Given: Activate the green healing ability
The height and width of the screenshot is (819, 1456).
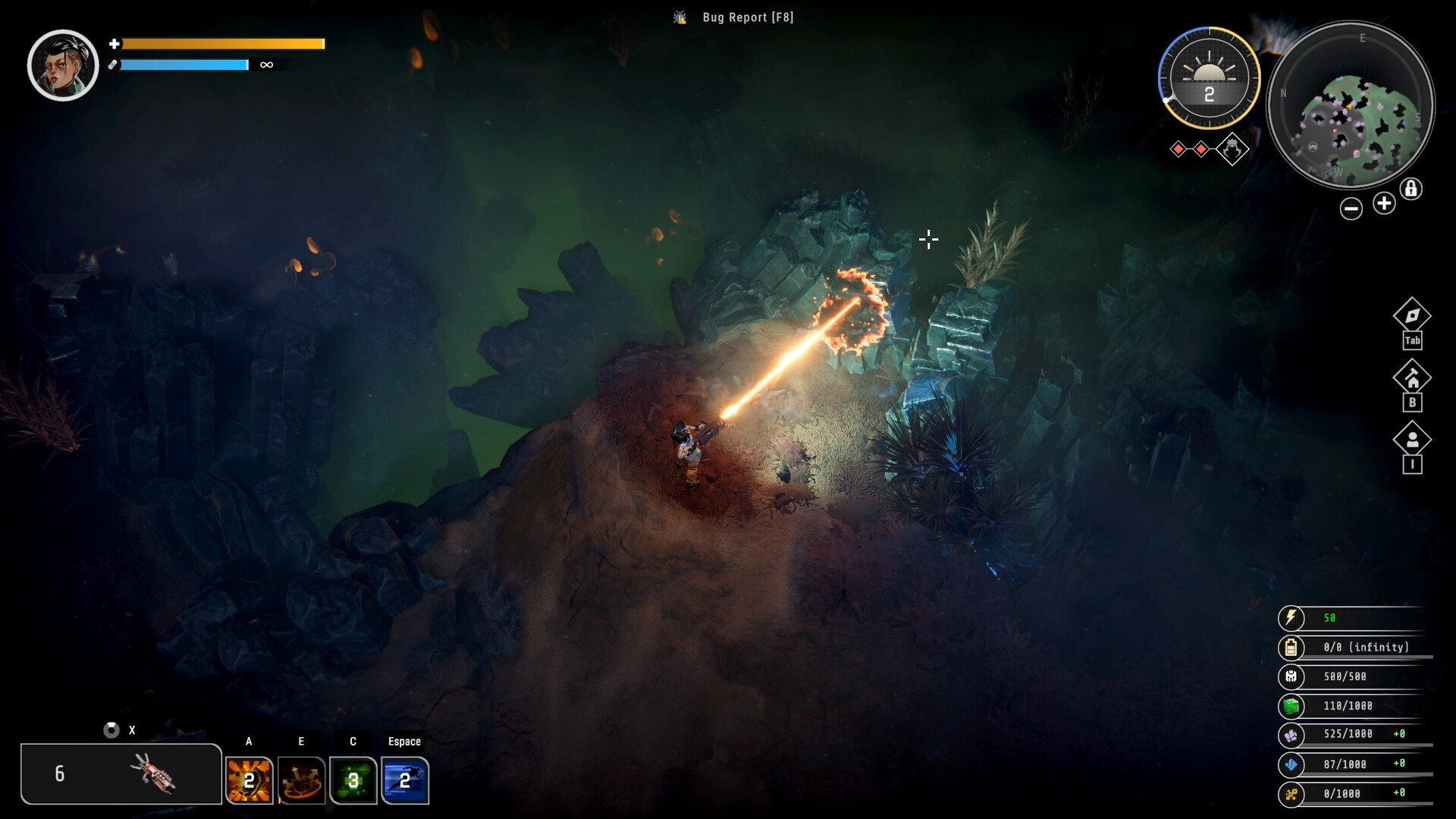Looking at the screenshot, I should click(353, 780).
